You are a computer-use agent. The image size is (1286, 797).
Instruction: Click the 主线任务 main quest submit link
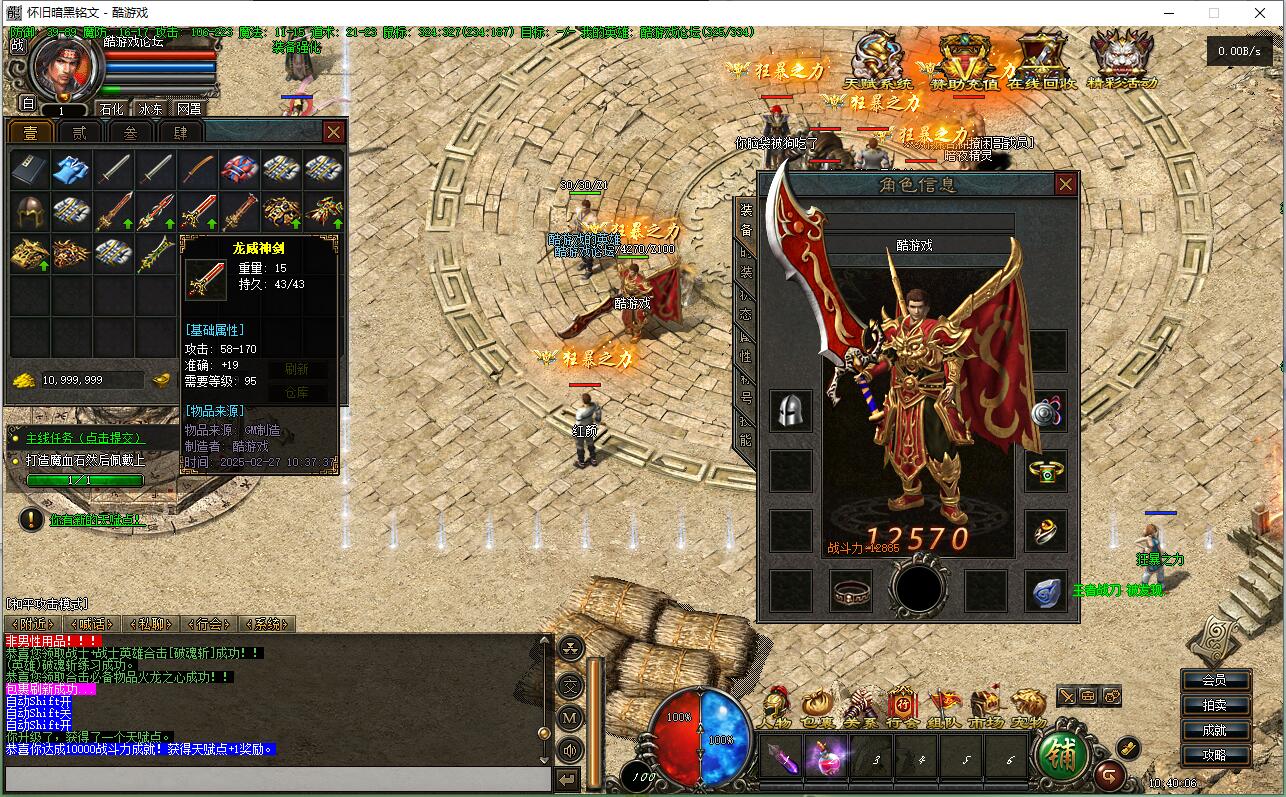85,438
